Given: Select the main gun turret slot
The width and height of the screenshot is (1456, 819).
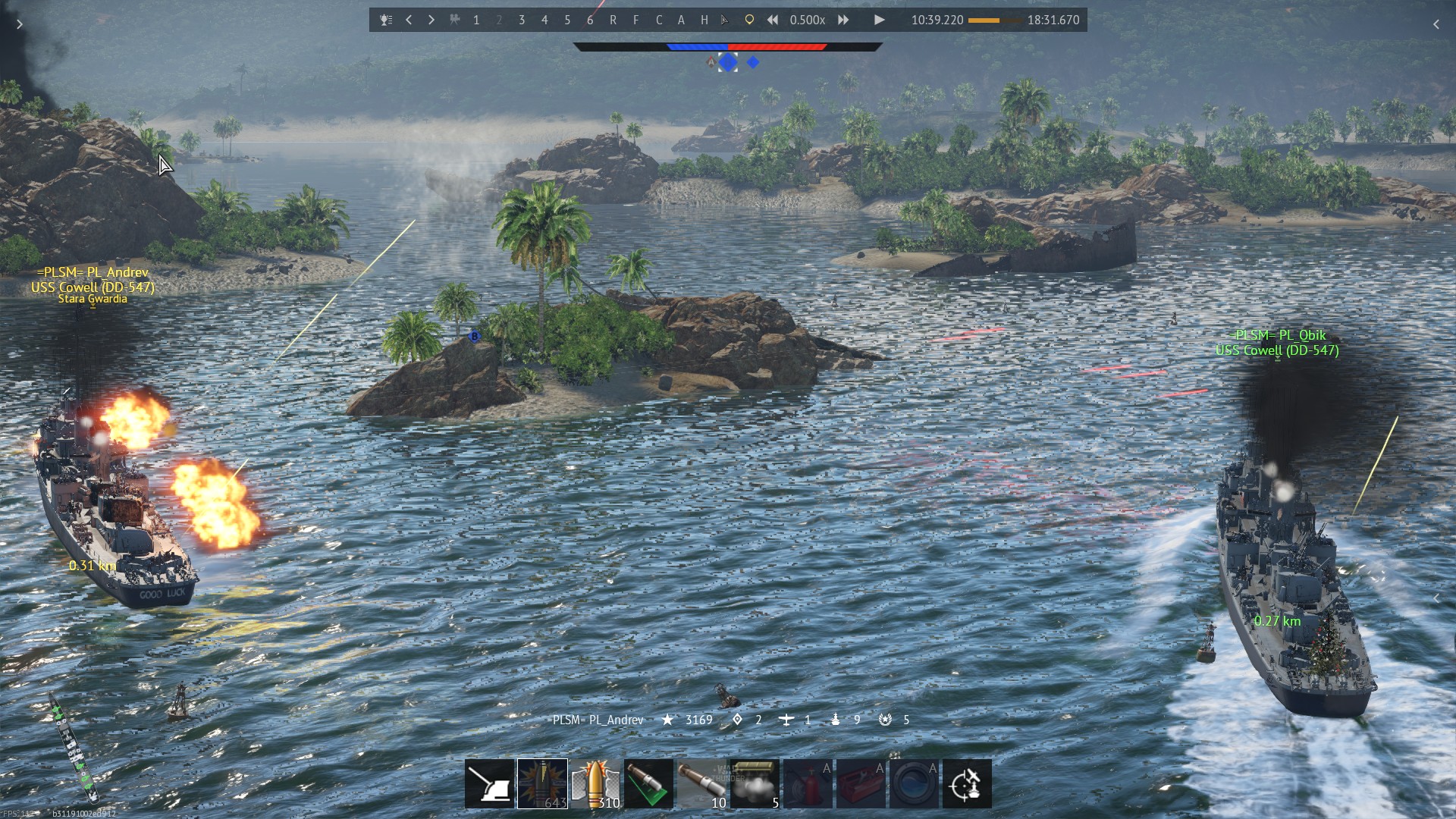Looking at the screenshot, I should click(489, 783).
